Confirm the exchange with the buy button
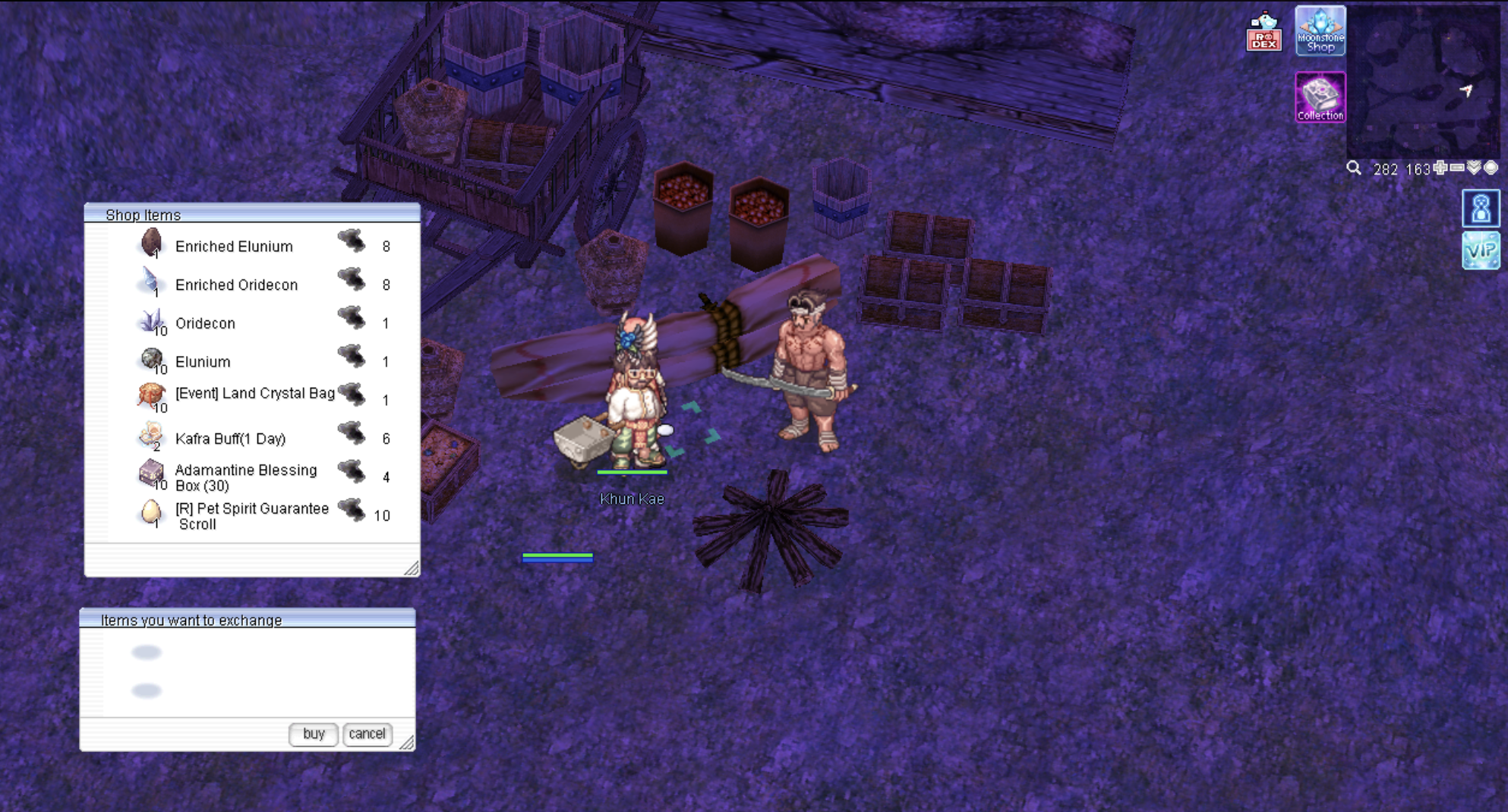 click(313, 734)
